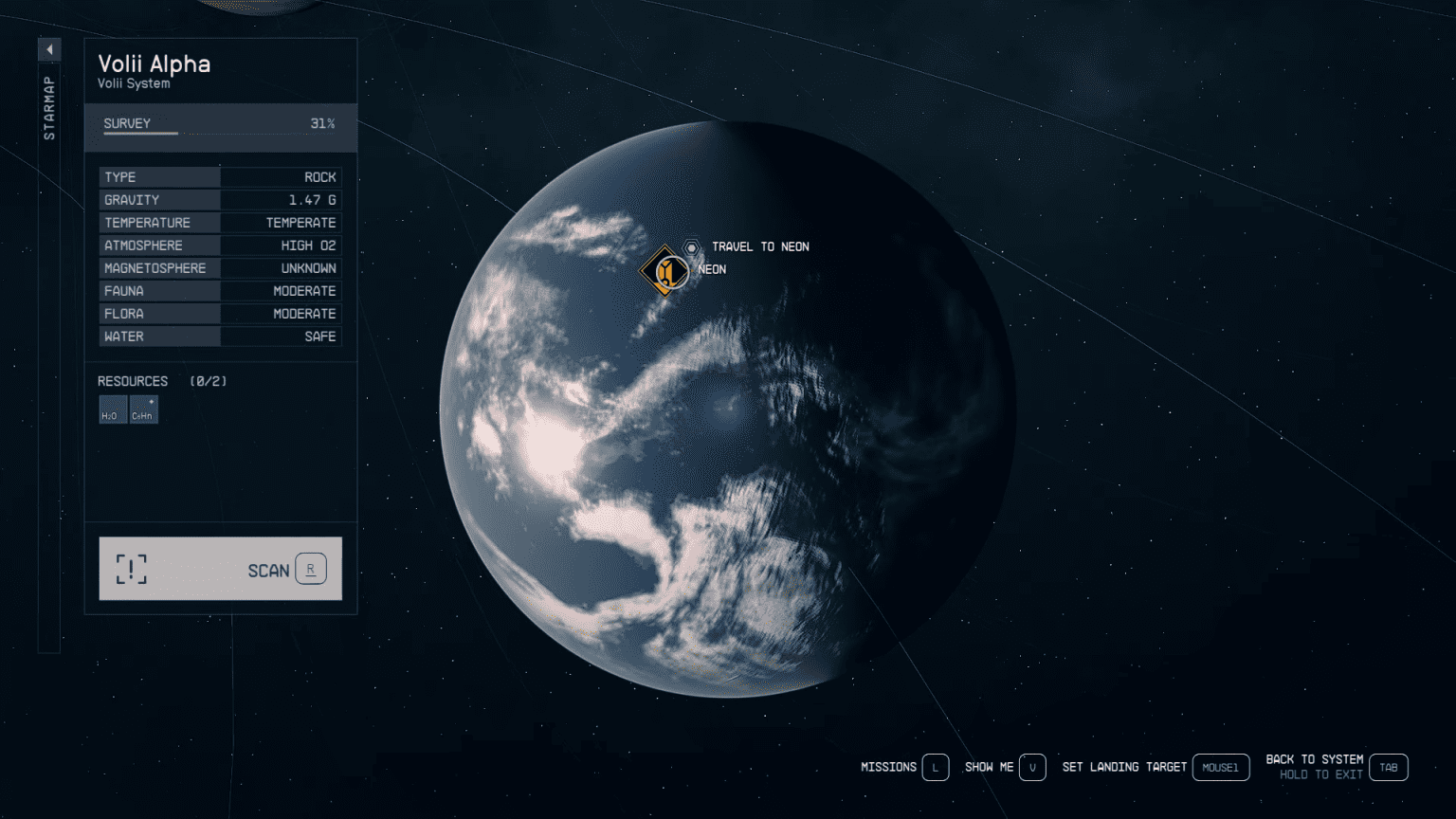Click the scan brackets icon in the Scan button
This screenshot has width=1456, height=819.
131,569
